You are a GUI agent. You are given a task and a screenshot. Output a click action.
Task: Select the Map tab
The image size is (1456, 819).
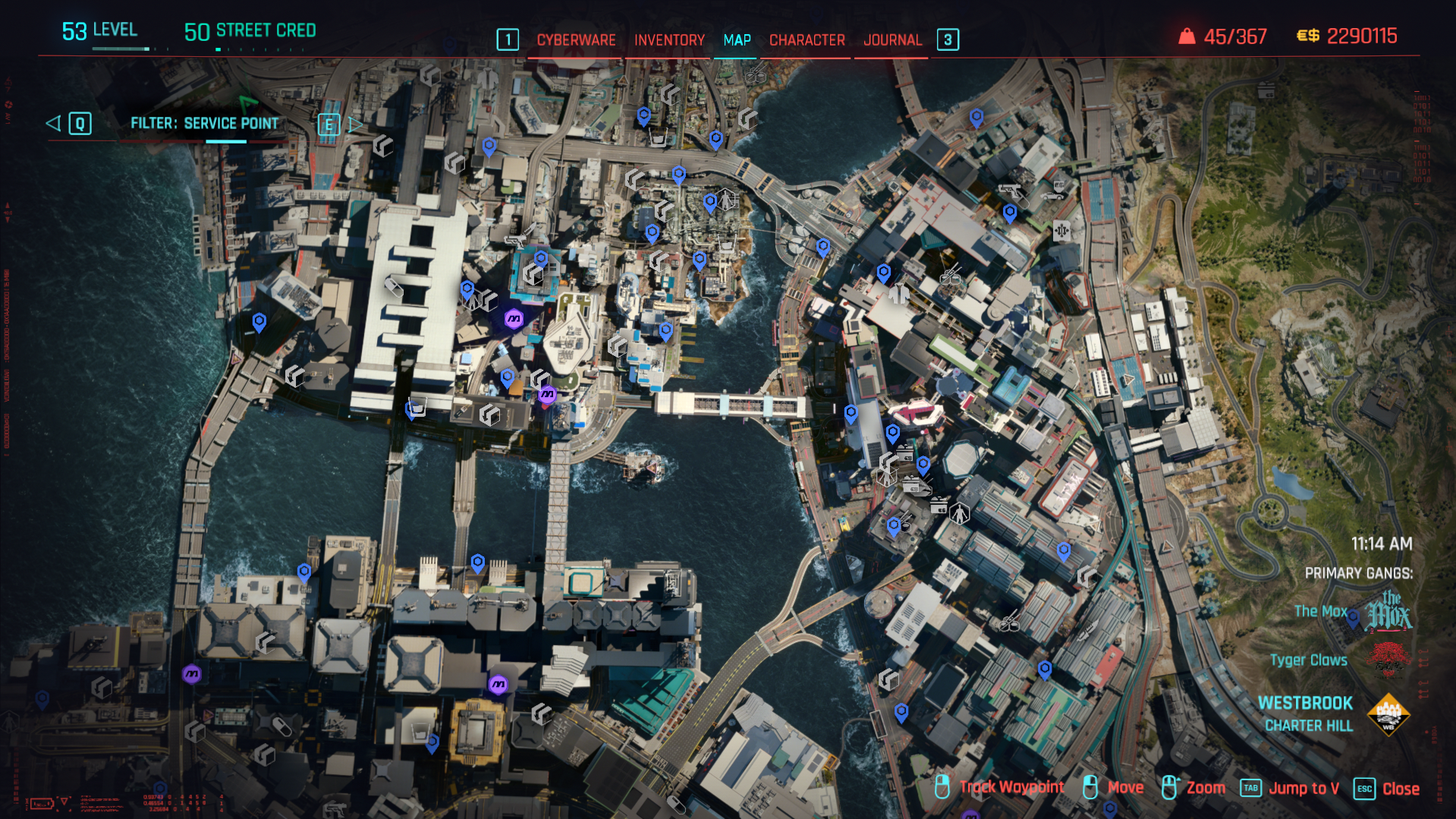click(x=737, y=40)
